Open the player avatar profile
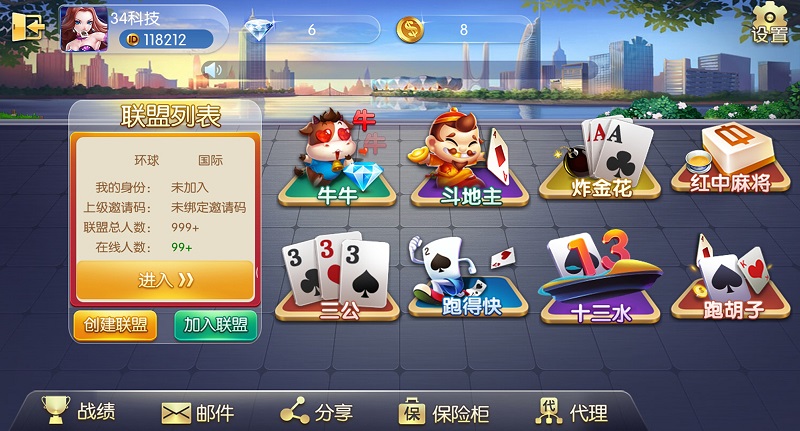800x431 pixels. pyautogui.click(x=82, y=28)
